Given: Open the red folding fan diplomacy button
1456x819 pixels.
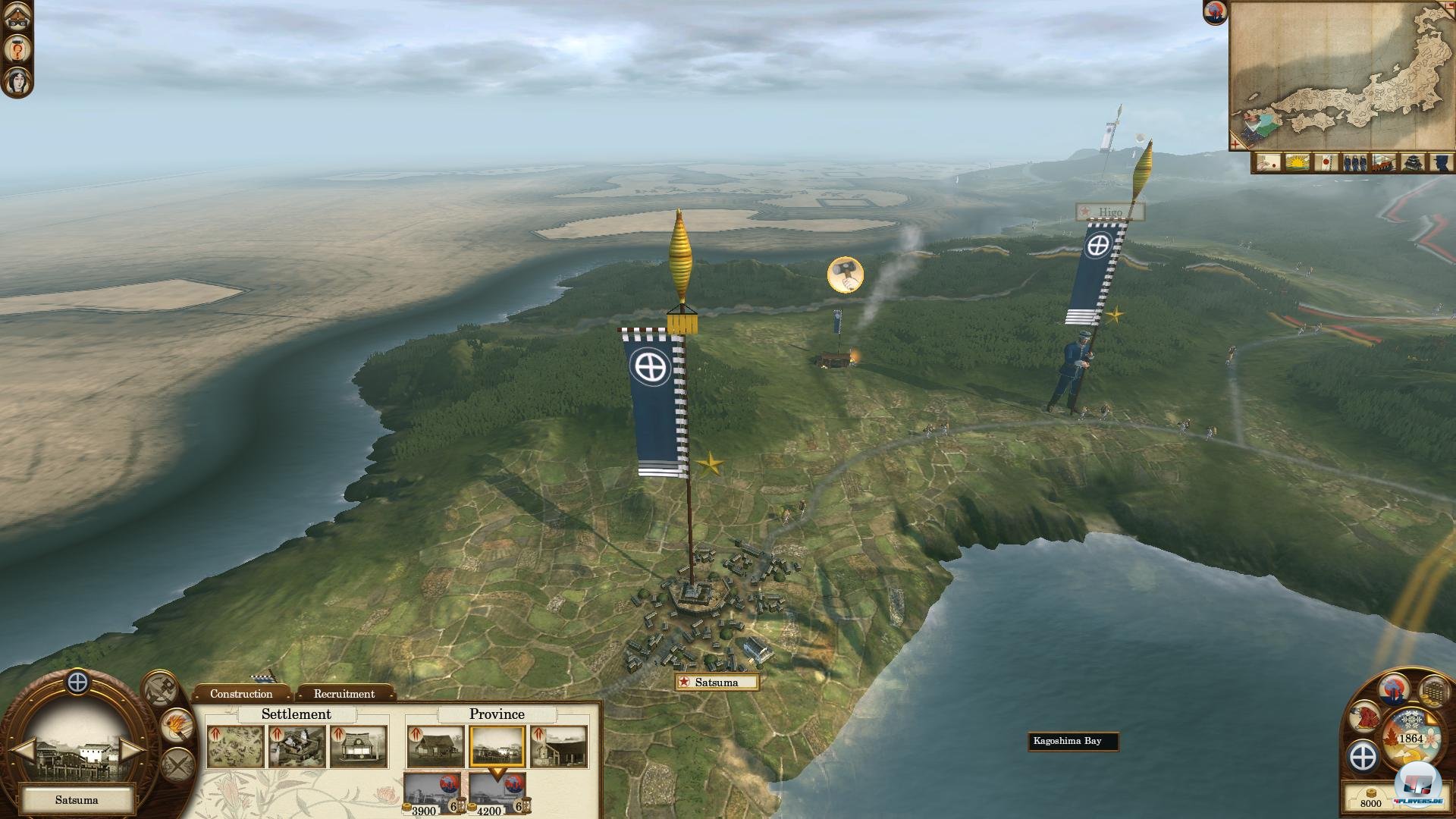Looking at the screenshot, I should 1367,717.
